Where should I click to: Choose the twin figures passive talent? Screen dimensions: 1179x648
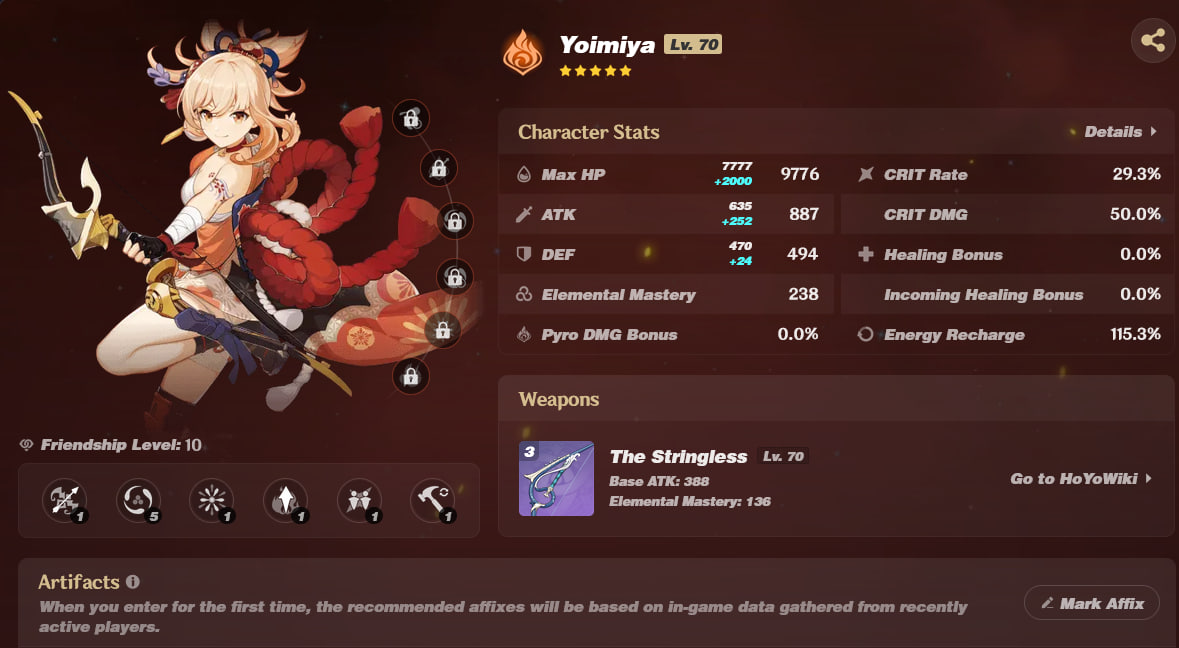(x=359, y=500)
